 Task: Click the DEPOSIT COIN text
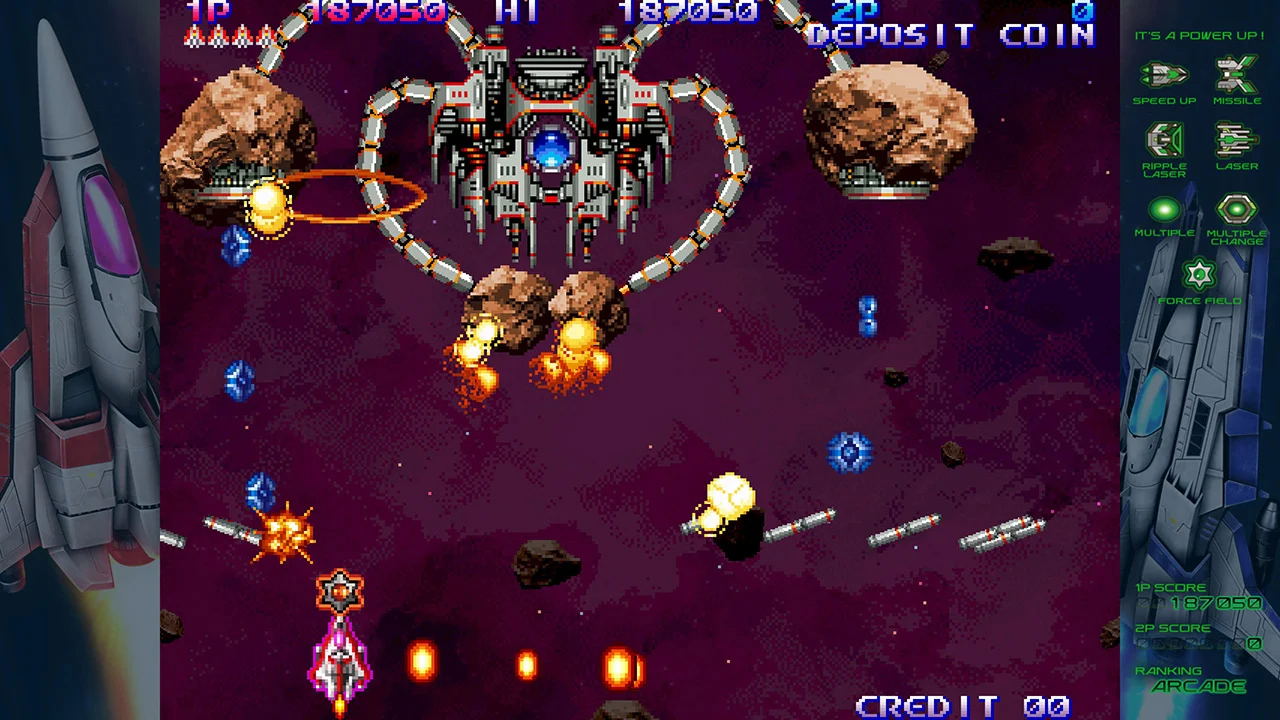tap(950, 35)
